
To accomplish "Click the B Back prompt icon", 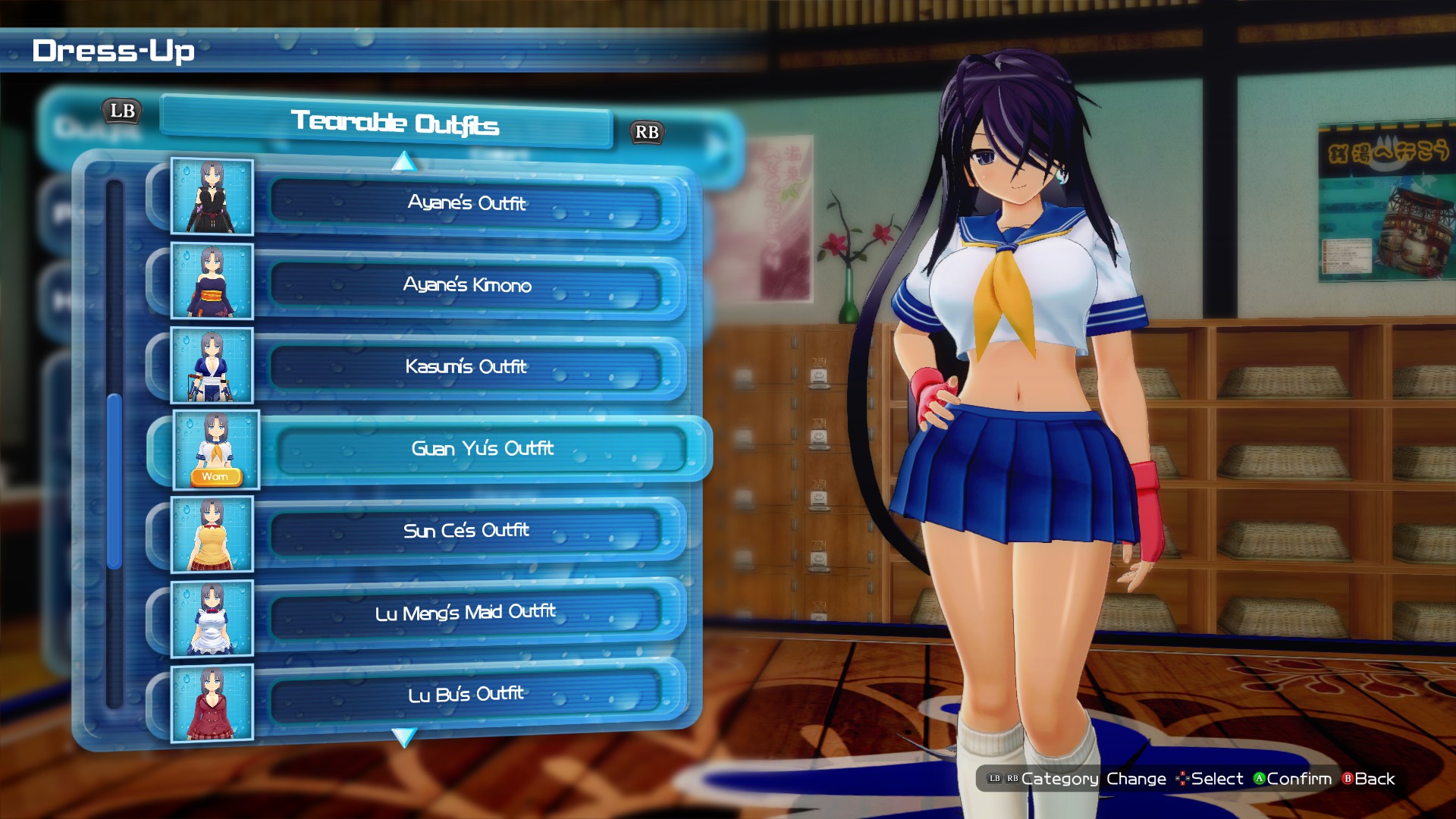I will point(1349,779).
